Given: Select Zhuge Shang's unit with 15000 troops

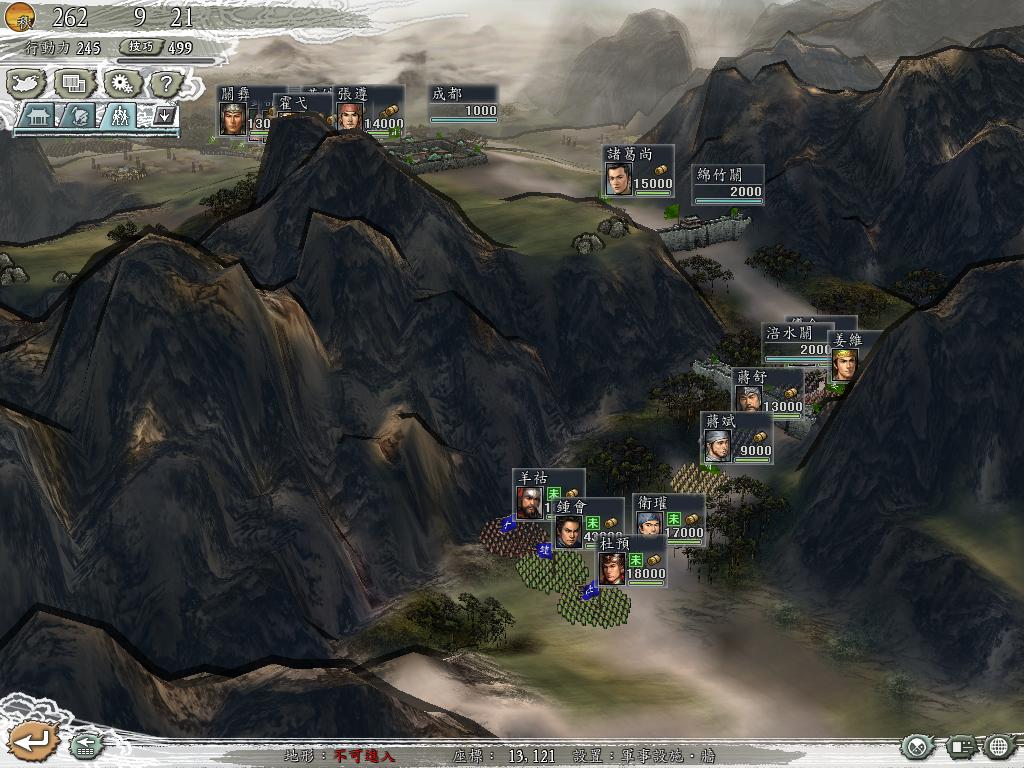Looking at the screenshot, I should [x=639, y=171].
